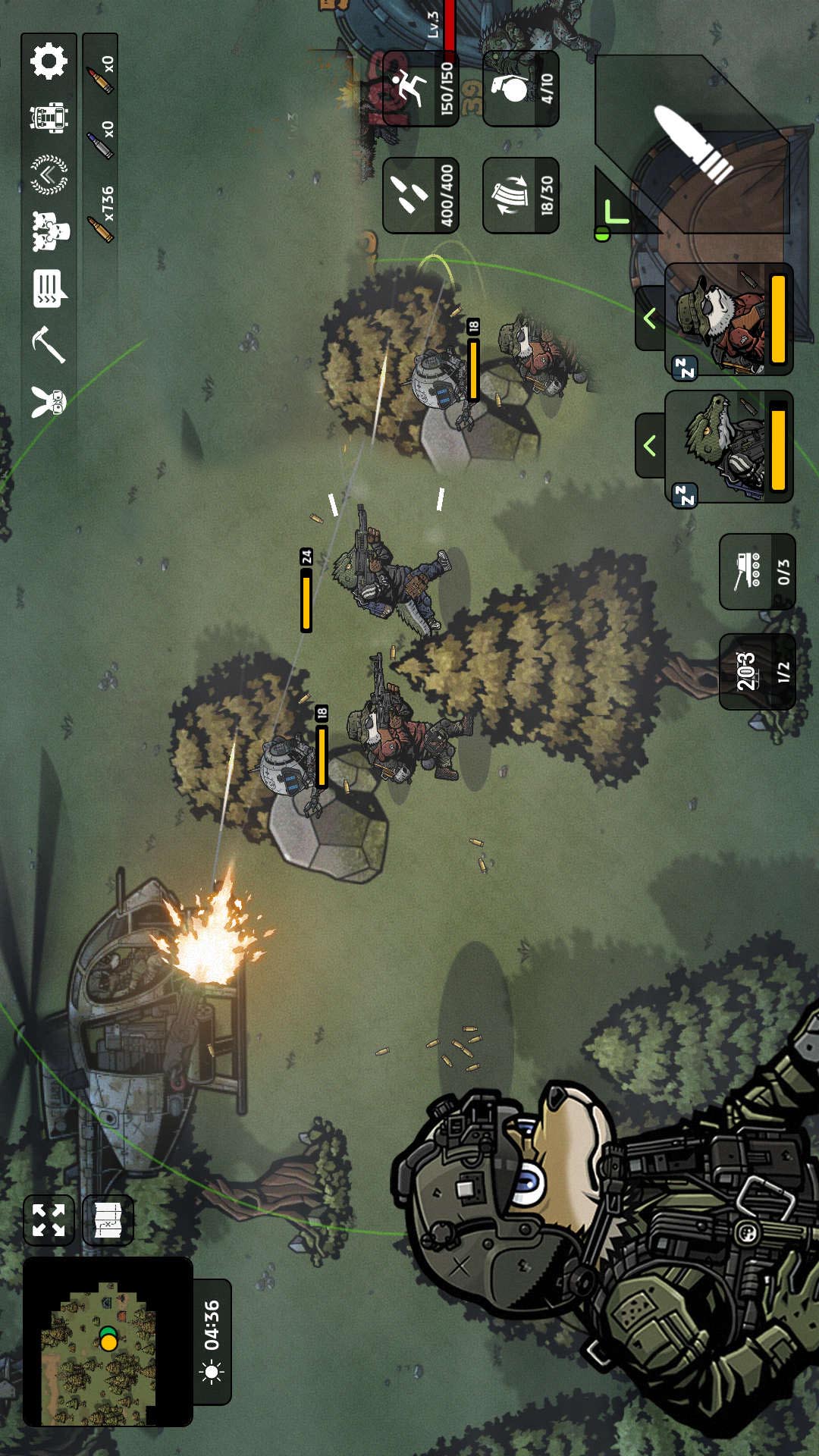Reload the weapon magazine
Image resolution: width=819 pixels, height=1456 pixels.
pos(521,195)
